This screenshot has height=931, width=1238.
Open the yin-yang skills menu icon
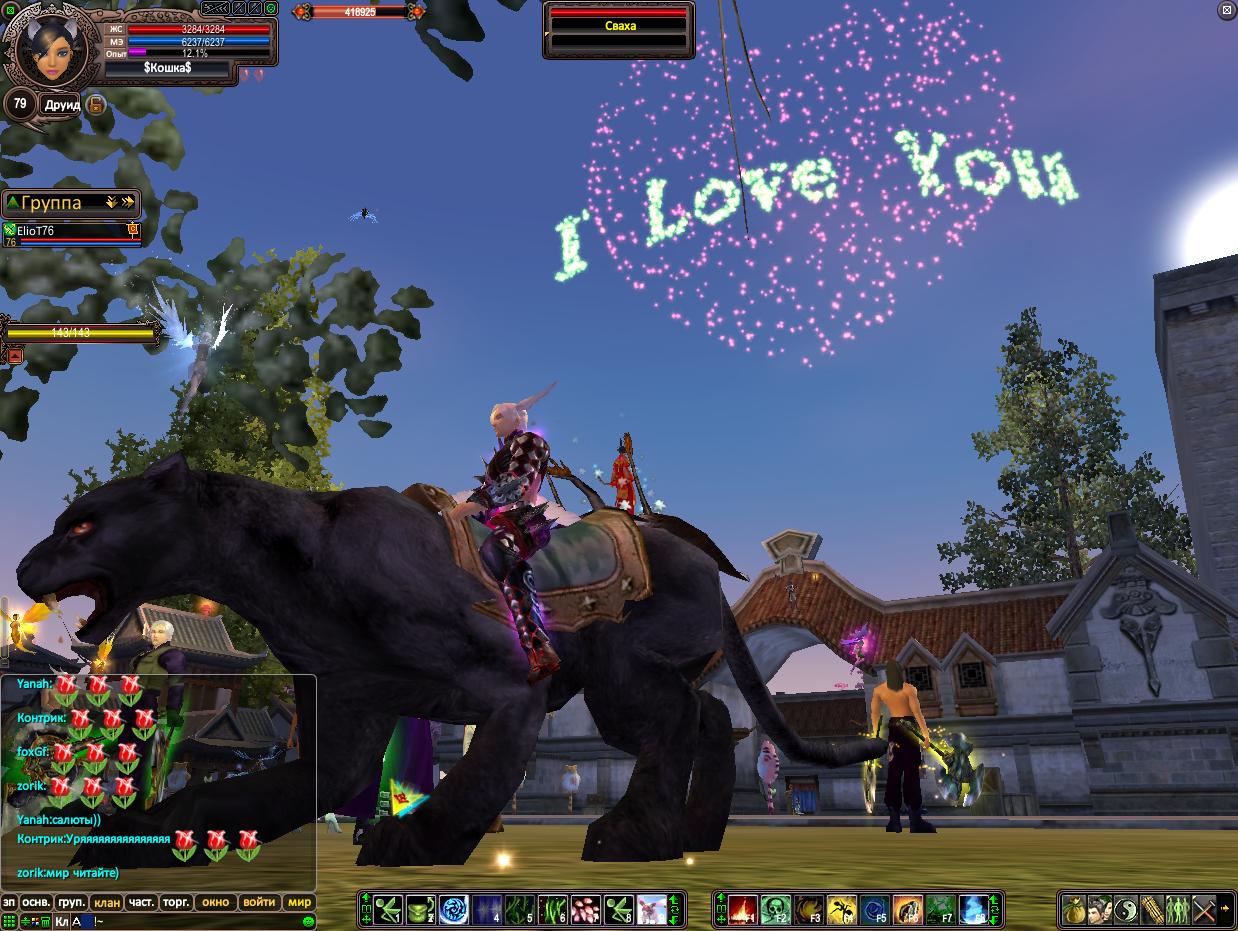[1126, 909]
